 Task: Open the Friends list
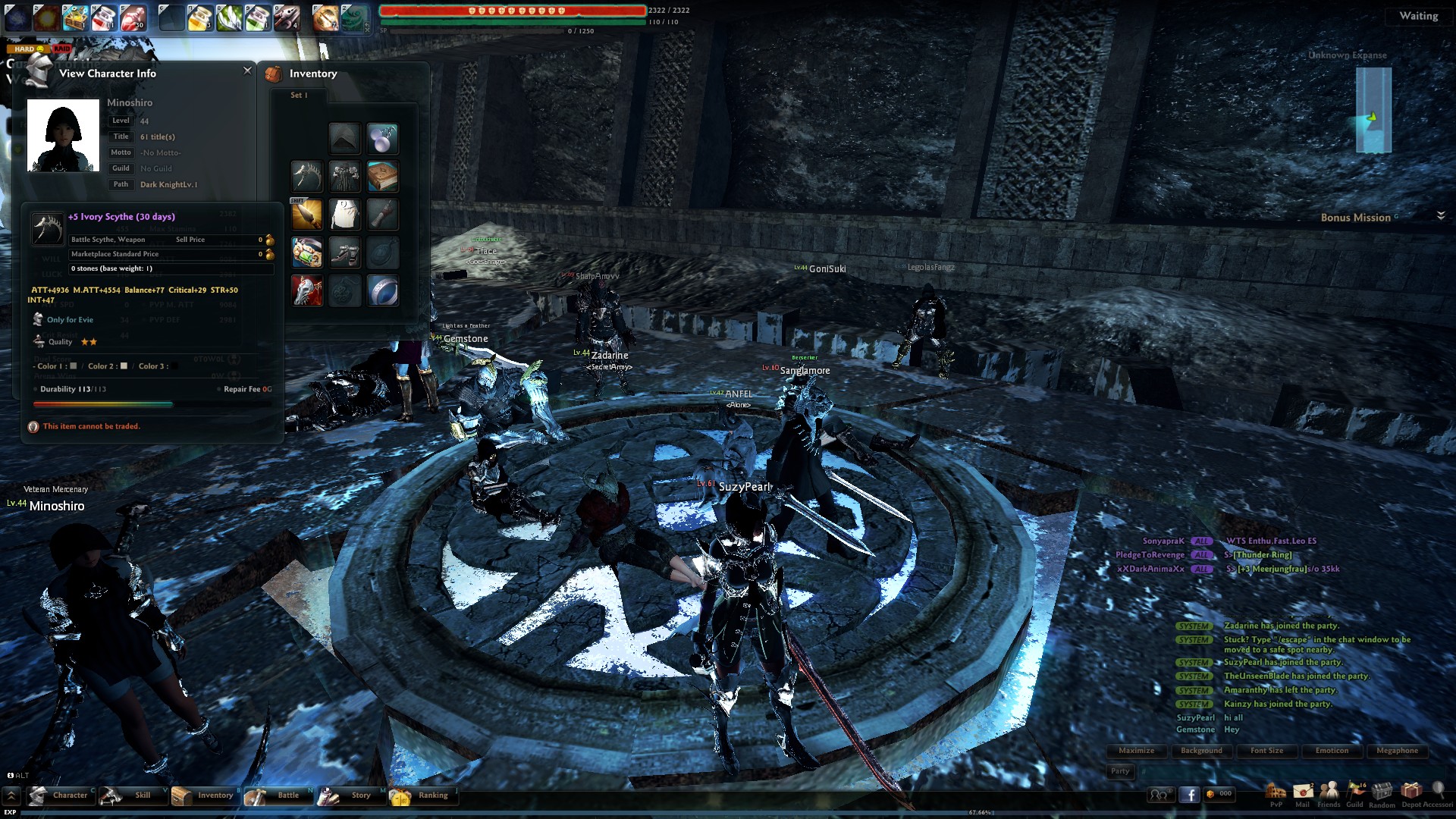click(x=1329, y=793)
